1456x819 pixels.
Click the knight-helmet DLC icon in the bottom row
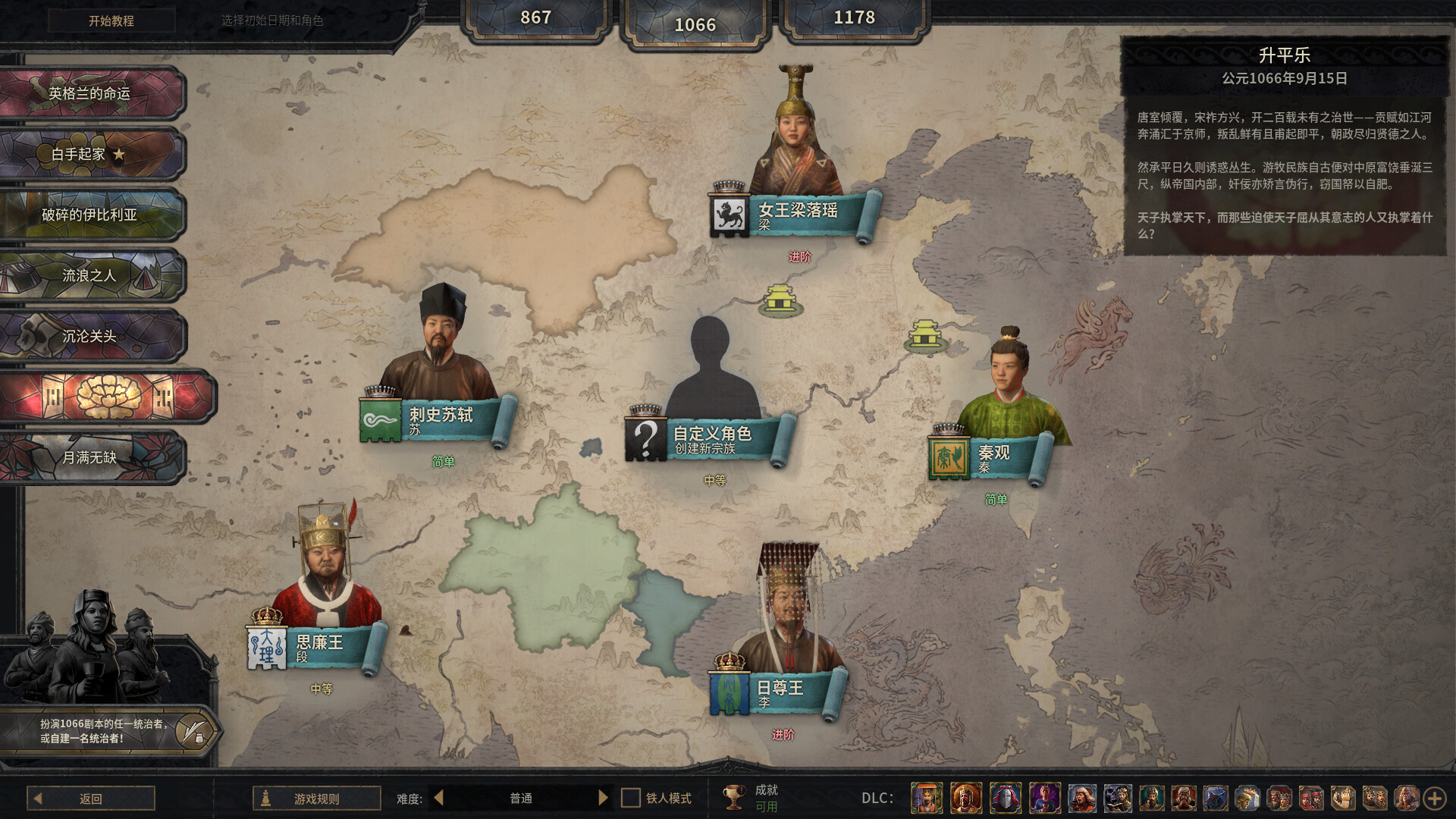click(x=1005, y=798)
